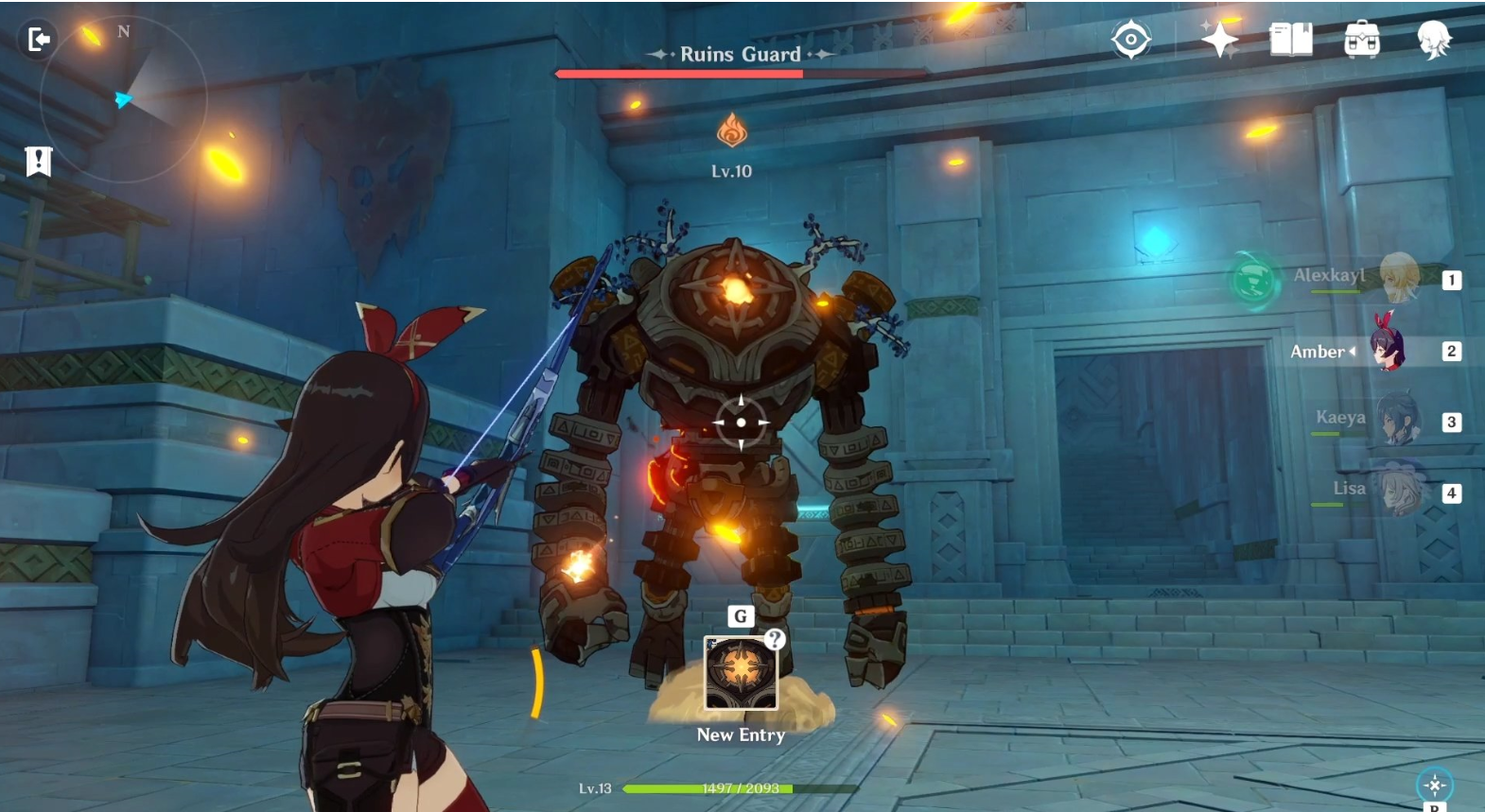Open the character menu head icon
Image resolution: width=1485 pixels, height=812 pixels.
point(1434,40)
